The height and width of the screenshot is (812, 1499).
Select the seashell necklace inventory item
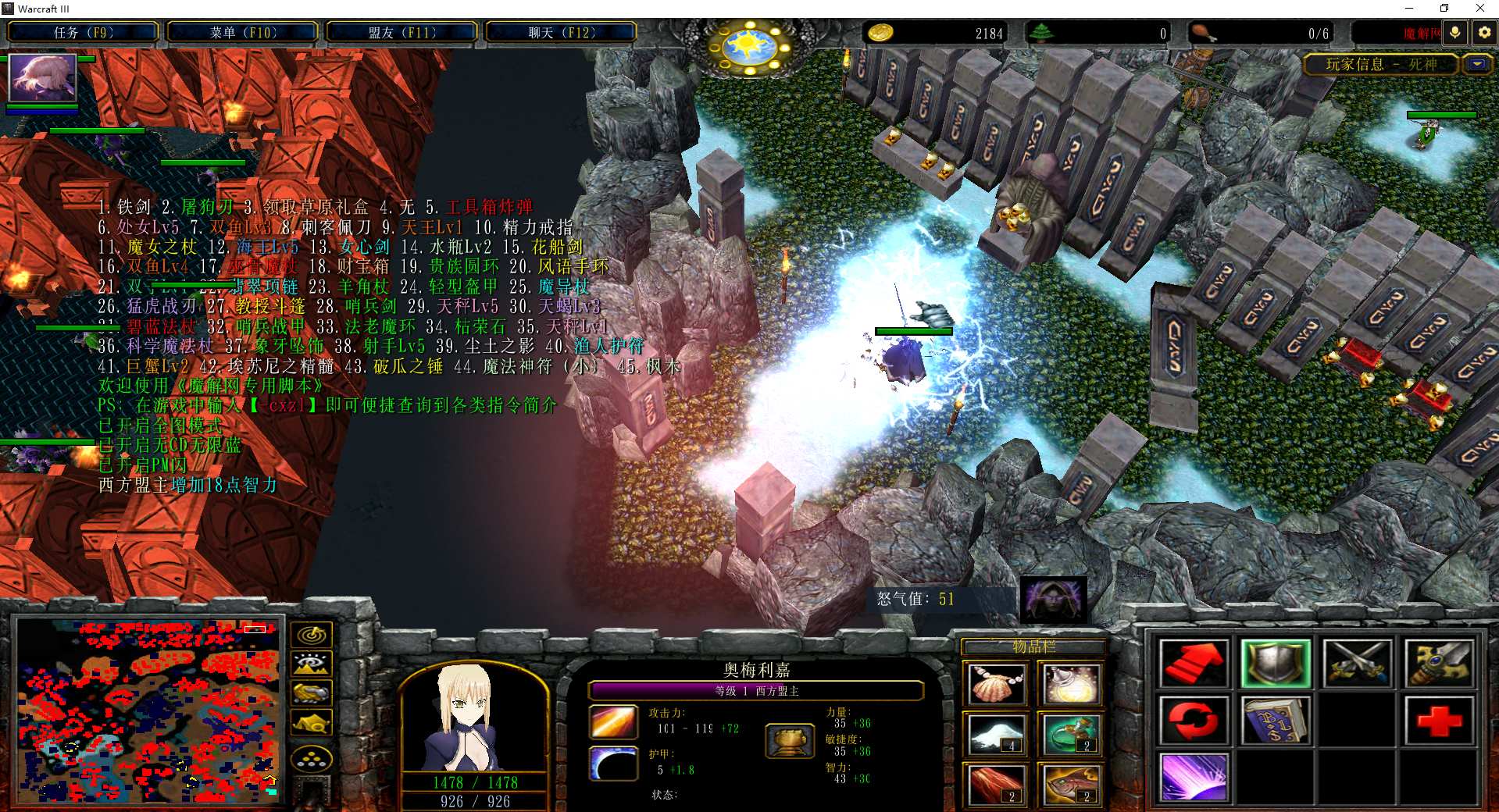point(996,685)
